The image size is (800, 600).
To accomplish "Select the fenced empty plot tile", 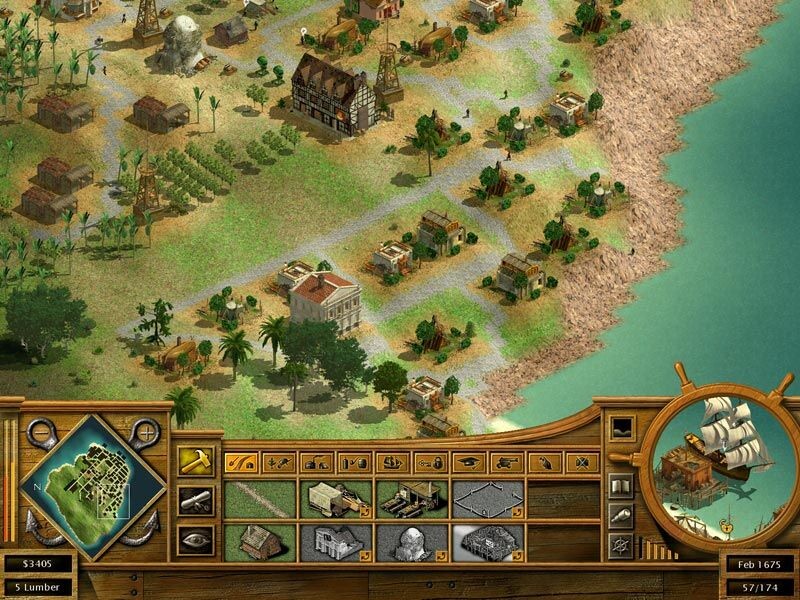I will click(488, 497).
